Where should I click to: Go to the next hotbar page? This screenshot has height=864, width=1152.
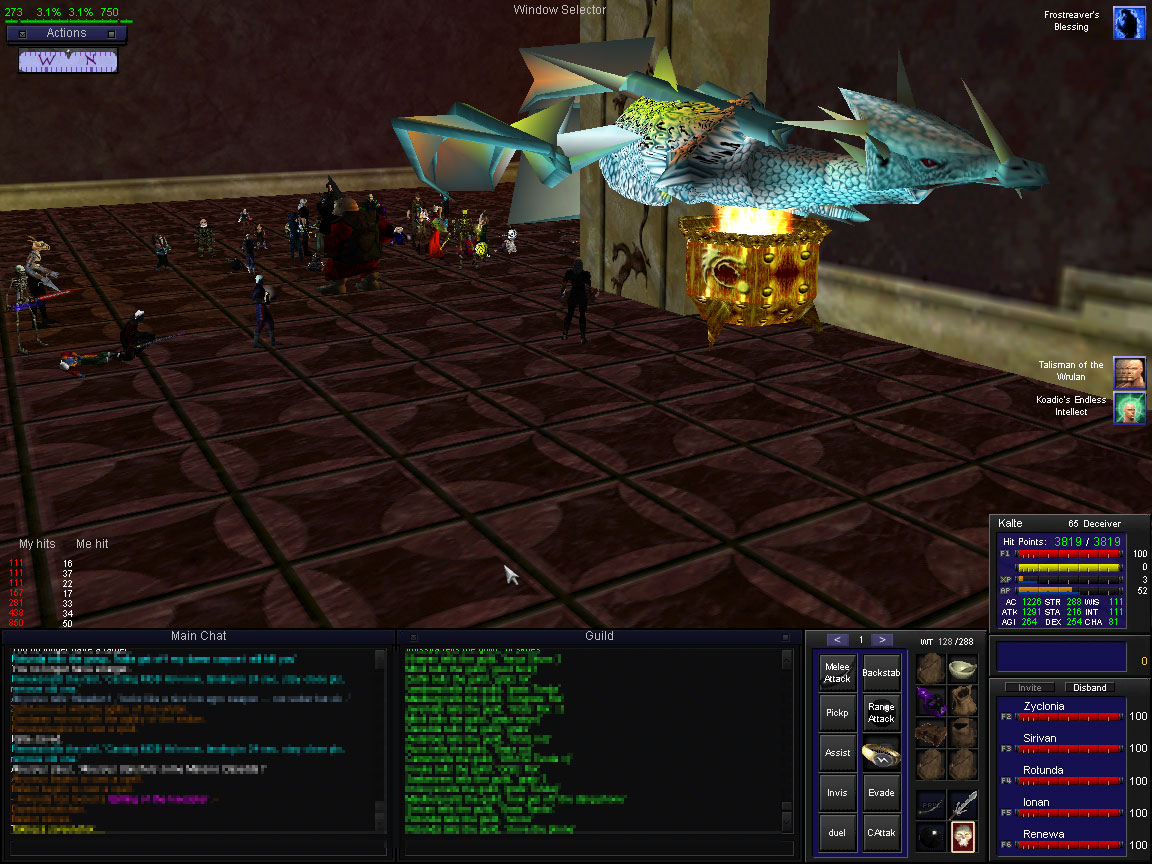click(881, 640)
